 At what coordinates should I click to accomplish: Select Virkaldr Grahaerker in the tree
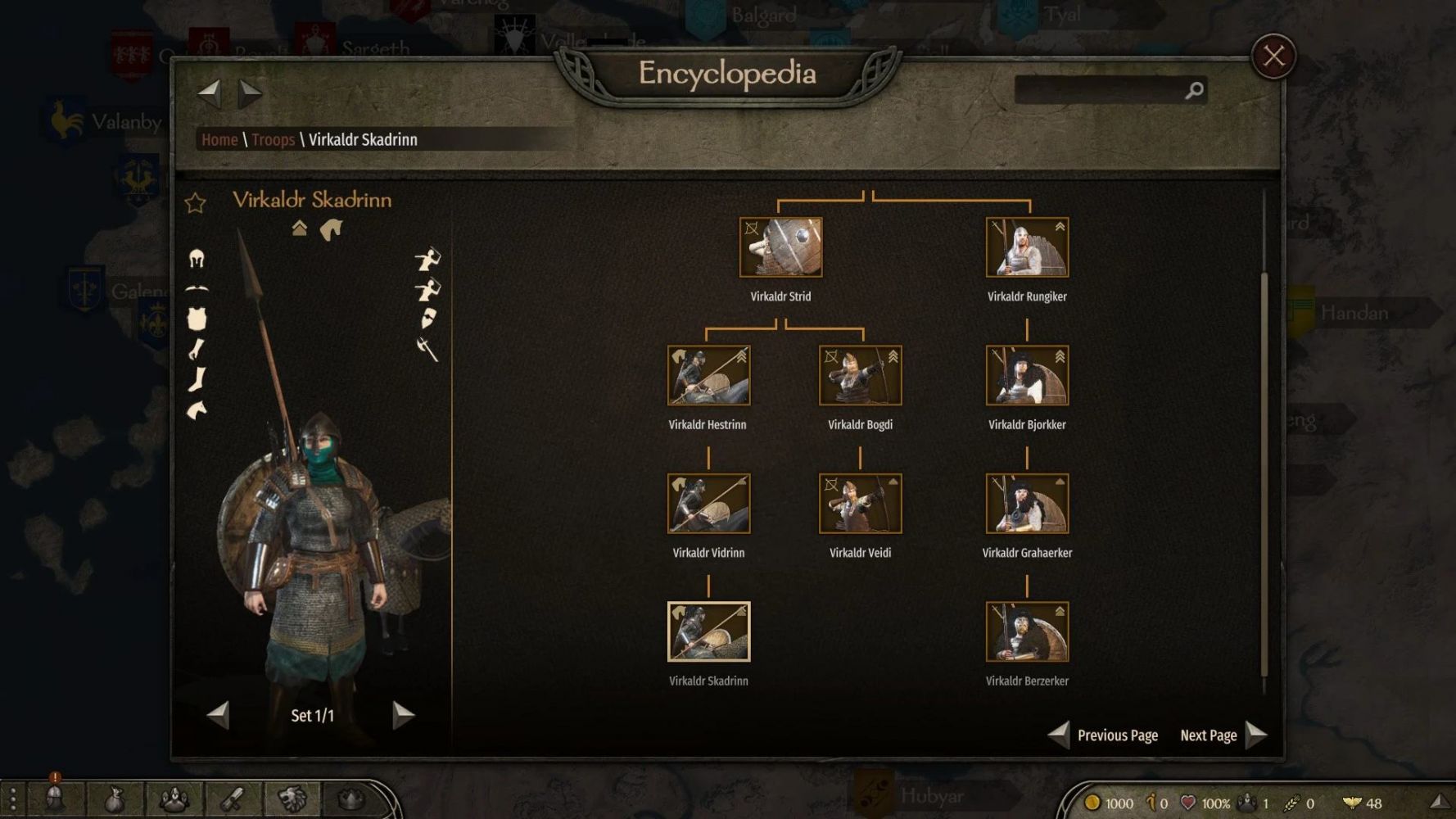[1027, 504]
